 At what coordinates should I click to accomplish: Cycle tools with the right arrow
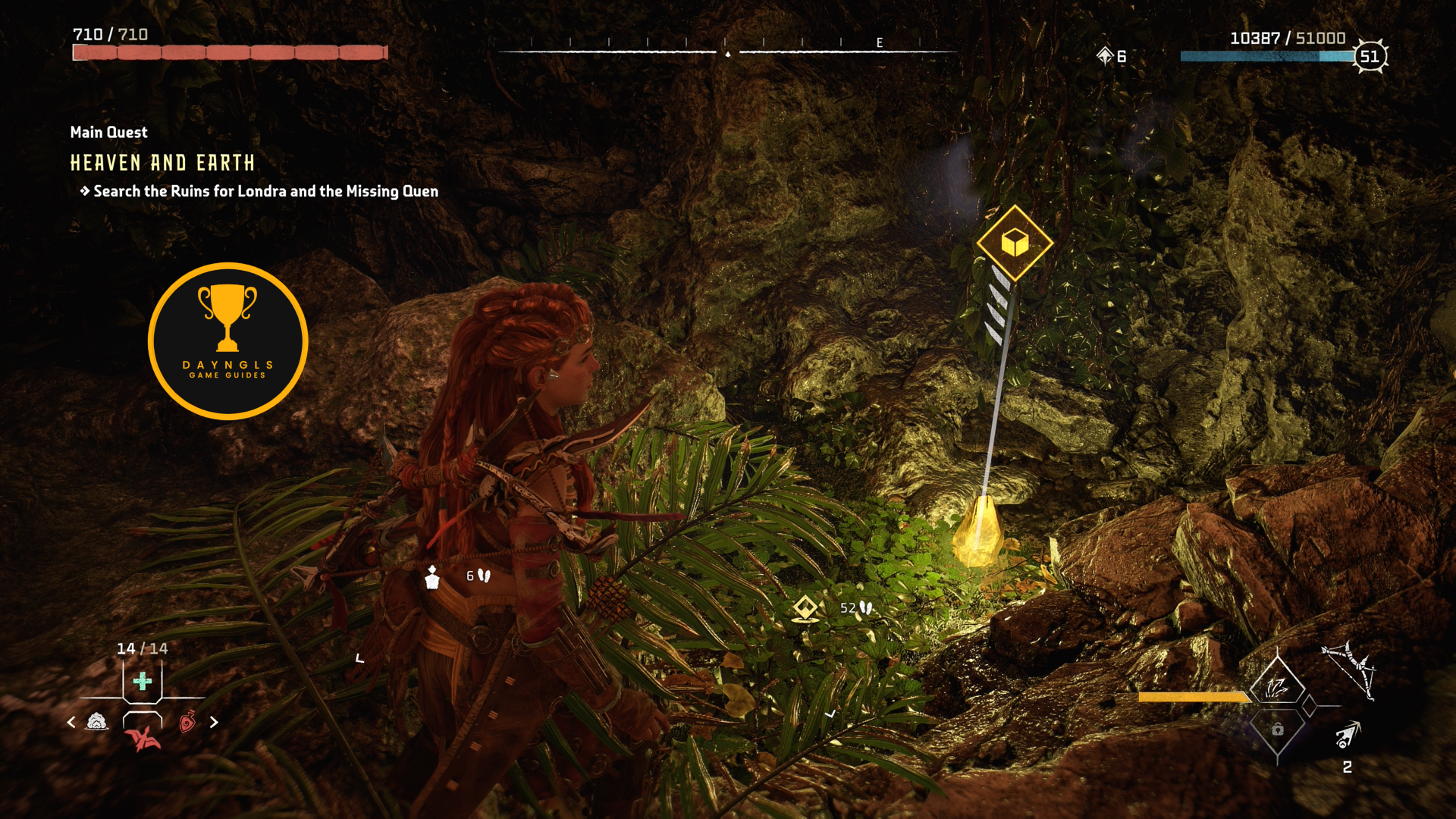tap(214, 723)
